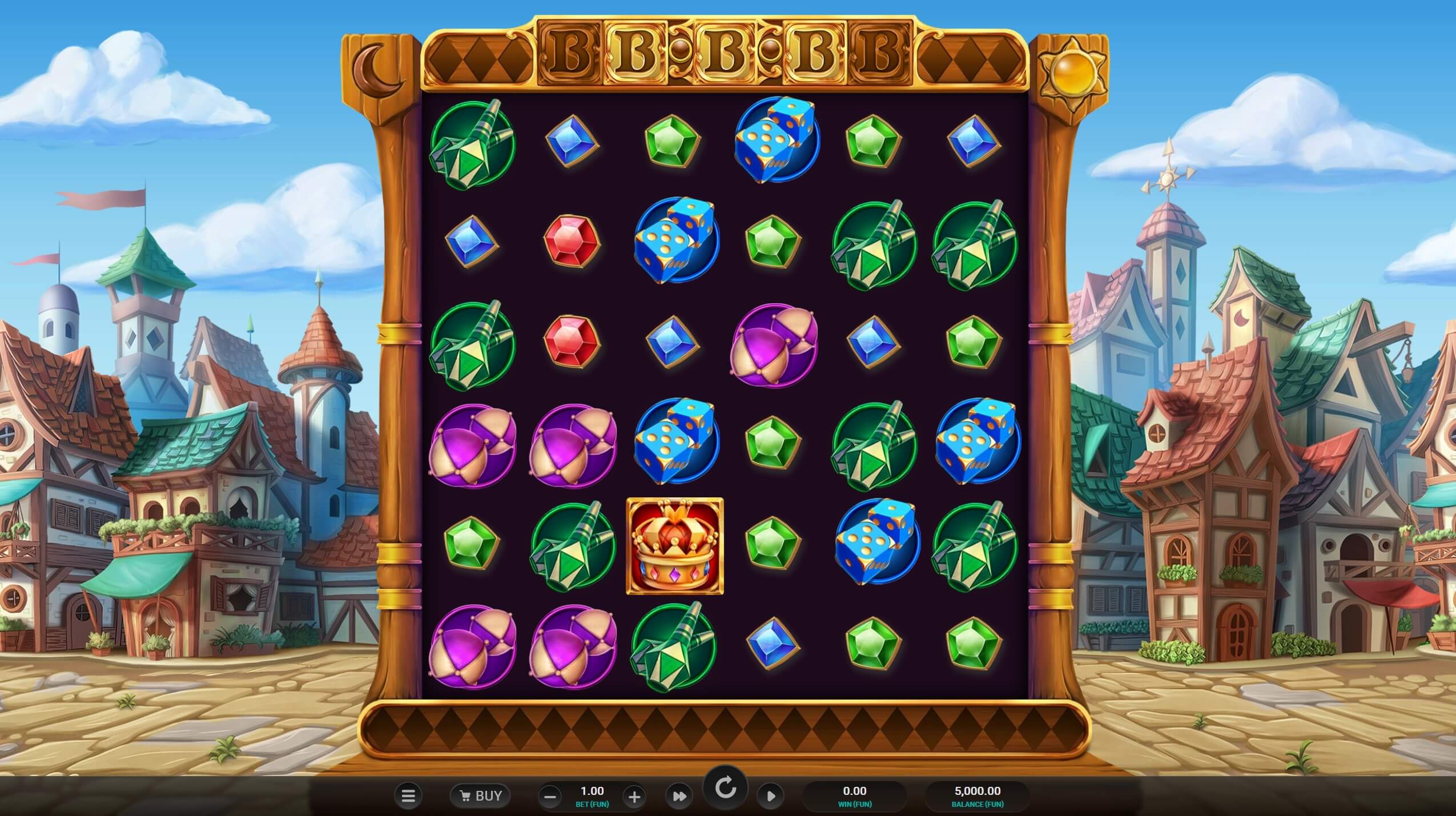Open the BUY bonus shop
1456x816 pixels.
481,795
